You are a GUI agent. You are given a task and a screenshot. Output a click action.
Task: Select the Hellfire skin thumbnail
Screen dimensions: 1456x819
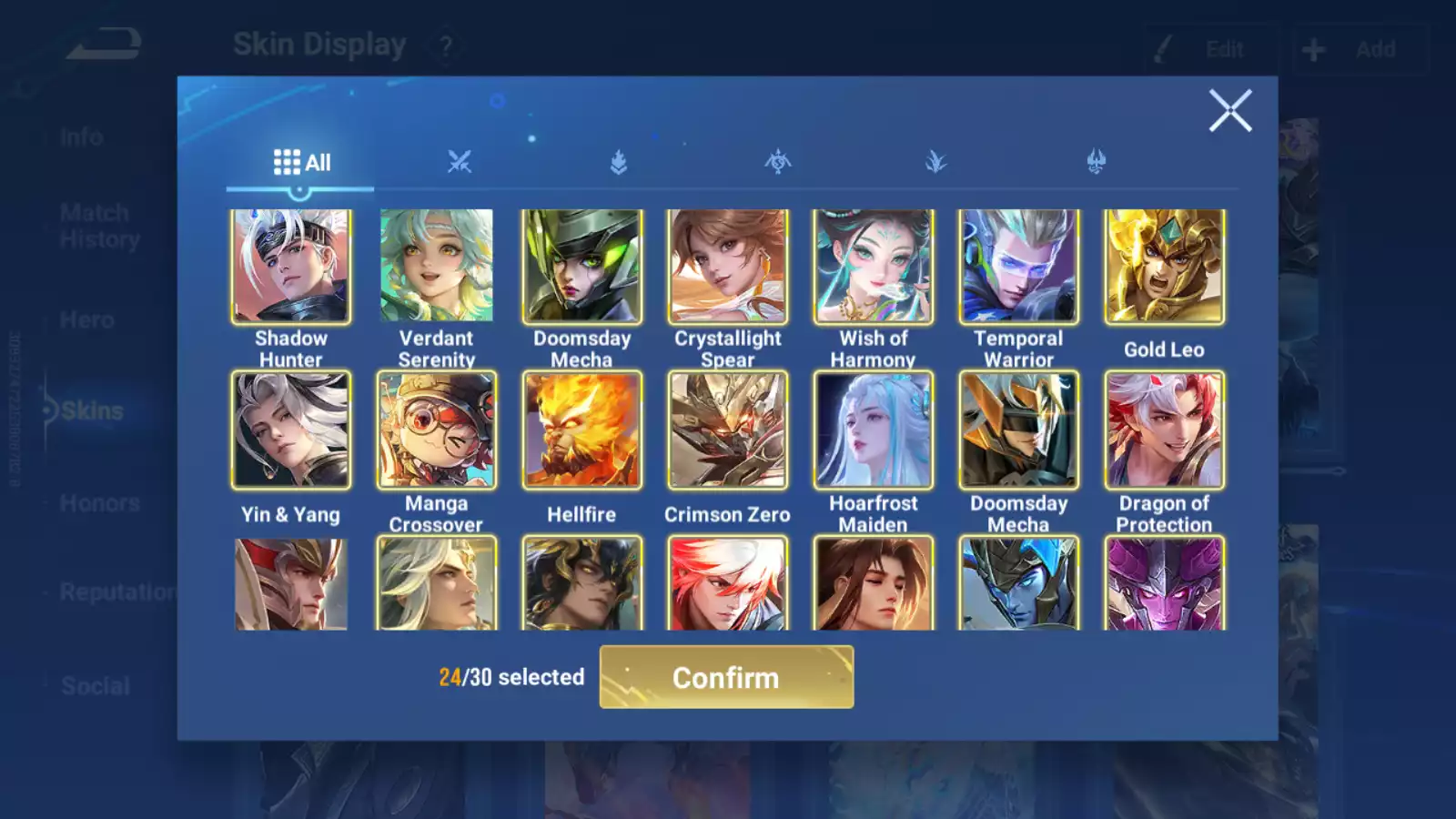coord(581,430)
